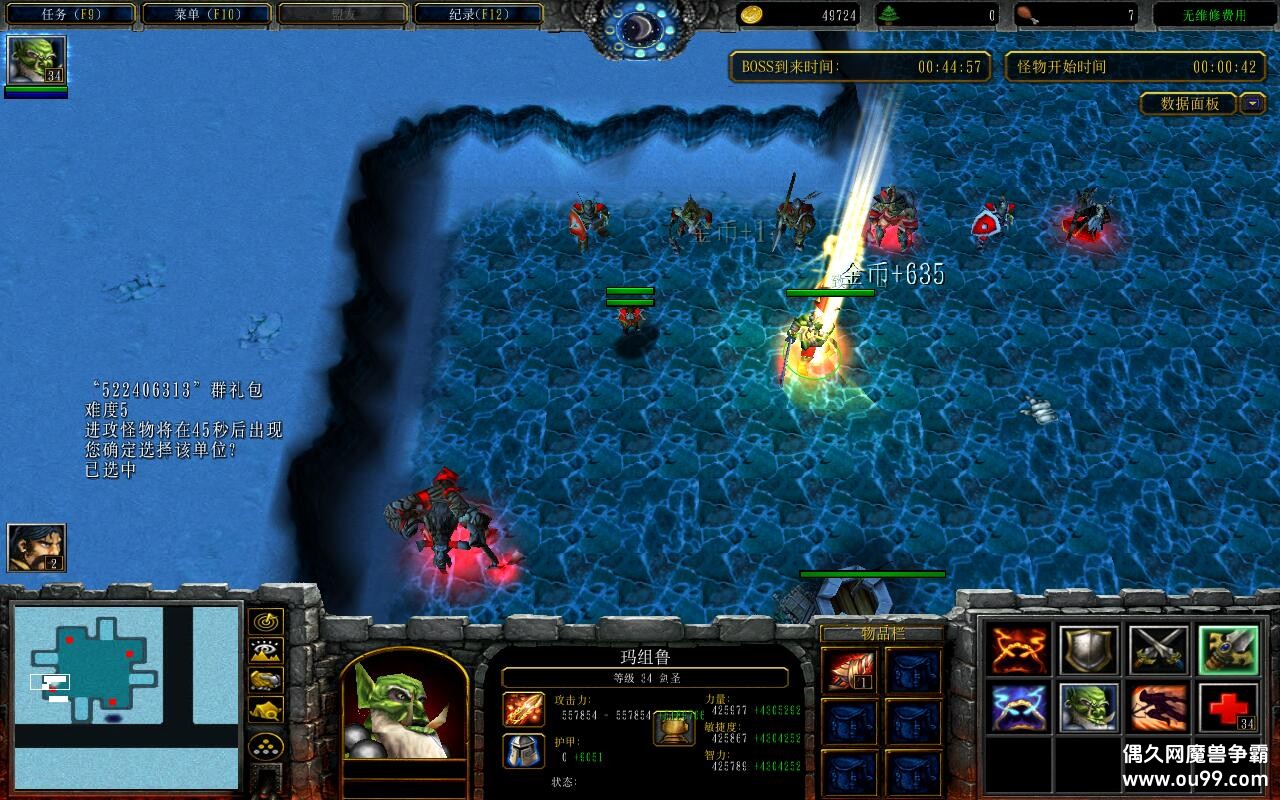Collapse the data panel using the arrow button

(1253, 103)
